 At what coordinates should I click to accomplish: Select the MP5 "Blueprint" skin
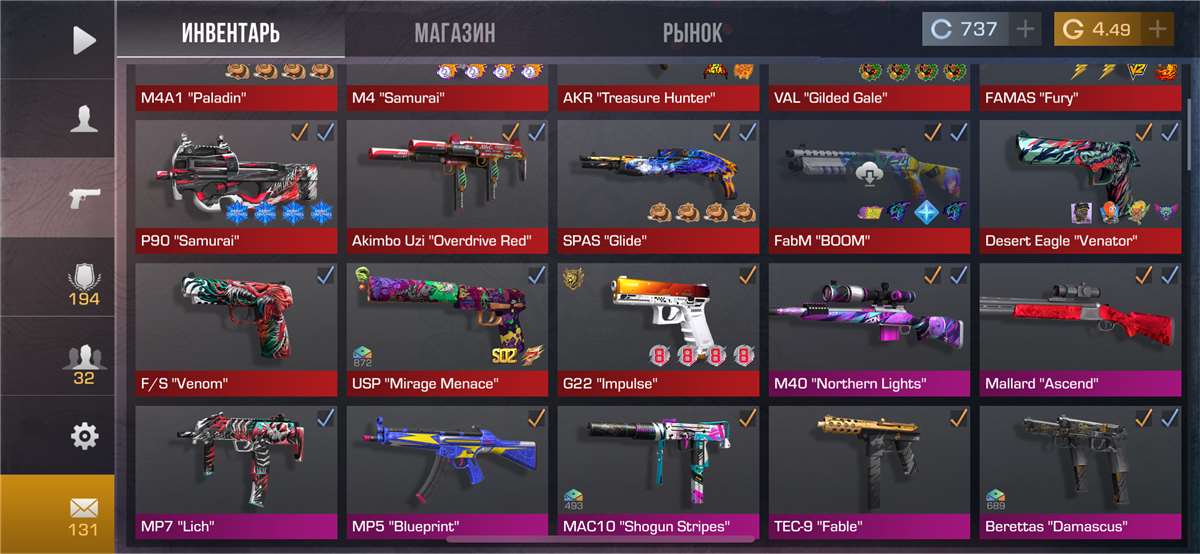447,470
